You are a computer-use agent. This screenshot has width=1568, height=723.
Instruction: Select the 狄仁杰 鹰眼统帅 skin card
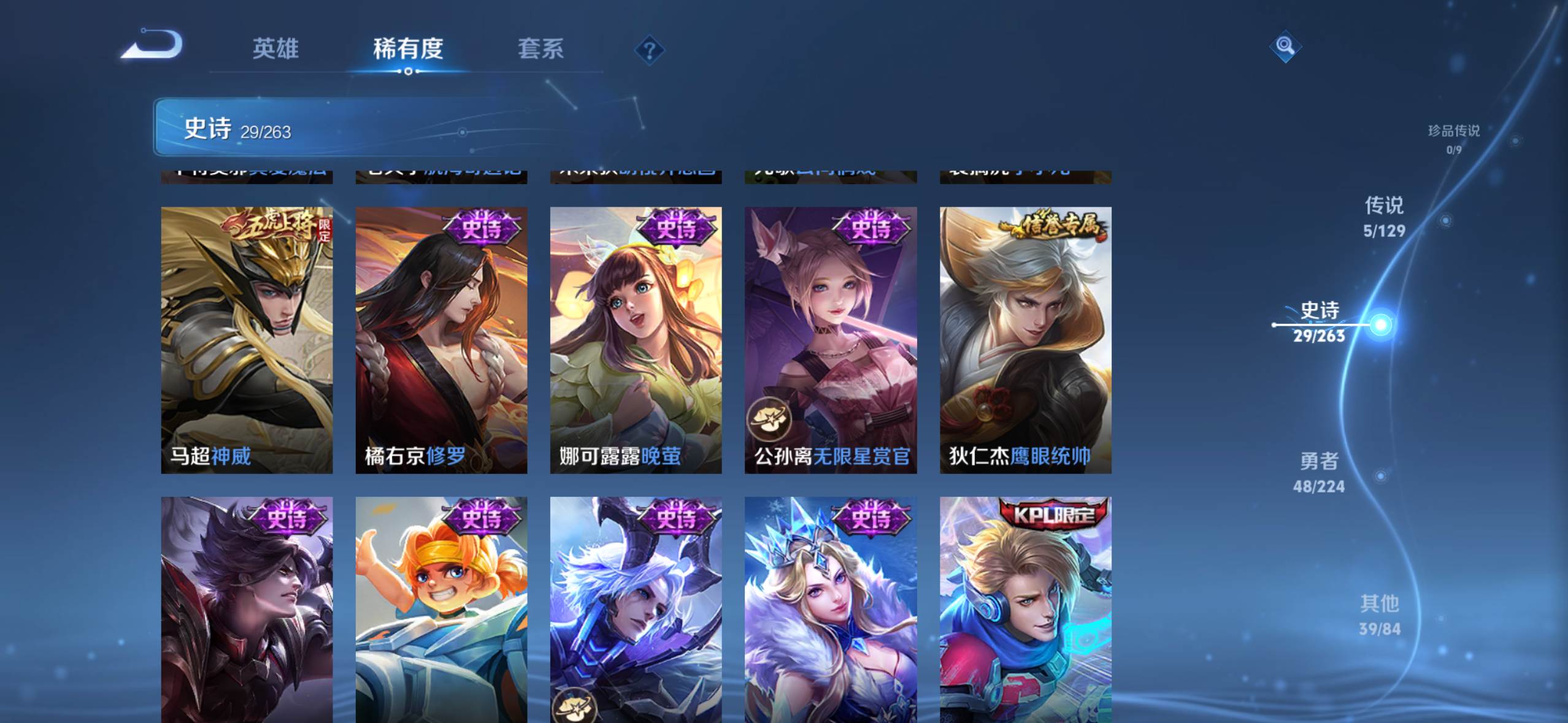(1025, 340)
